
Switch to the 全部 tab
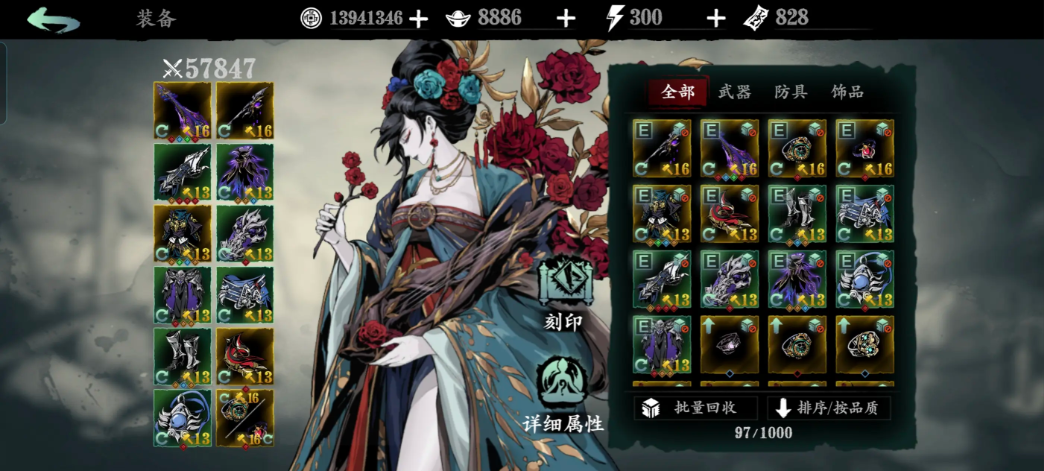677,92
